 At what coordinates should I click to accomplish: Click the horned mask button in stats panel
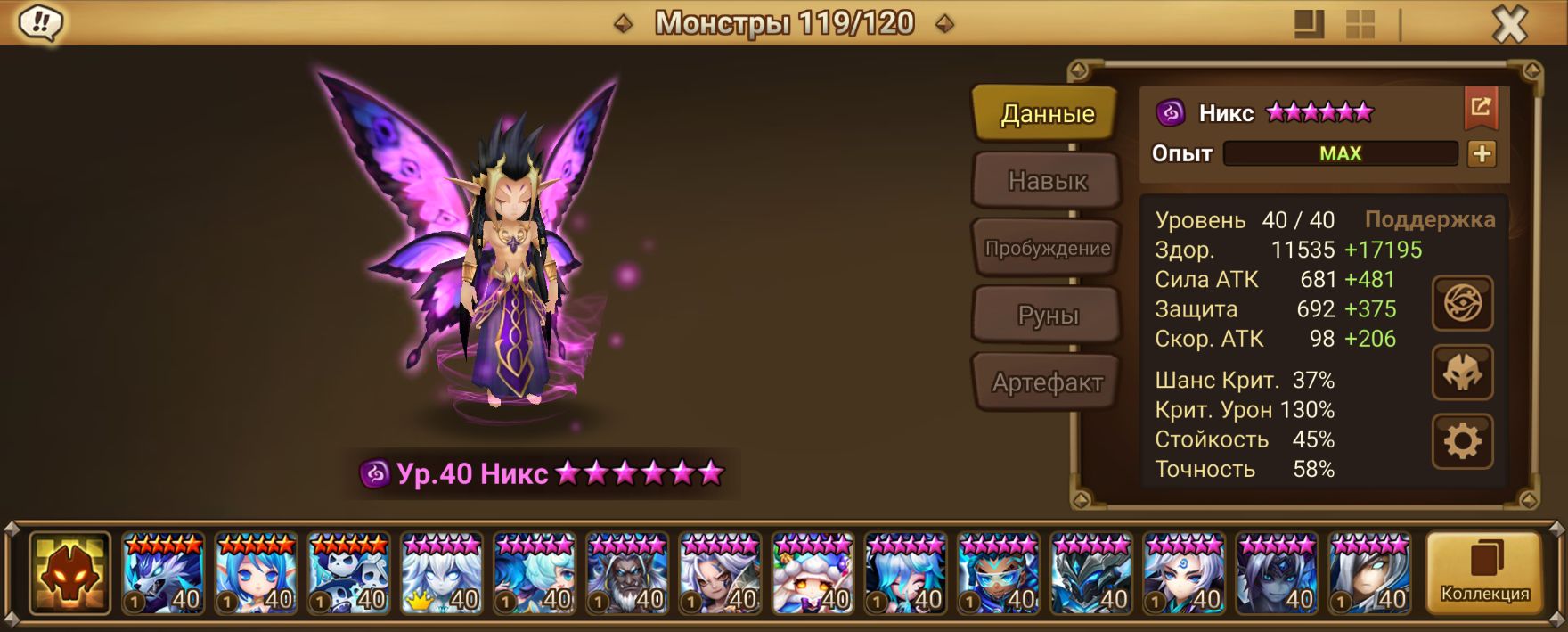pyautogui.click(x=1462, y=373)
